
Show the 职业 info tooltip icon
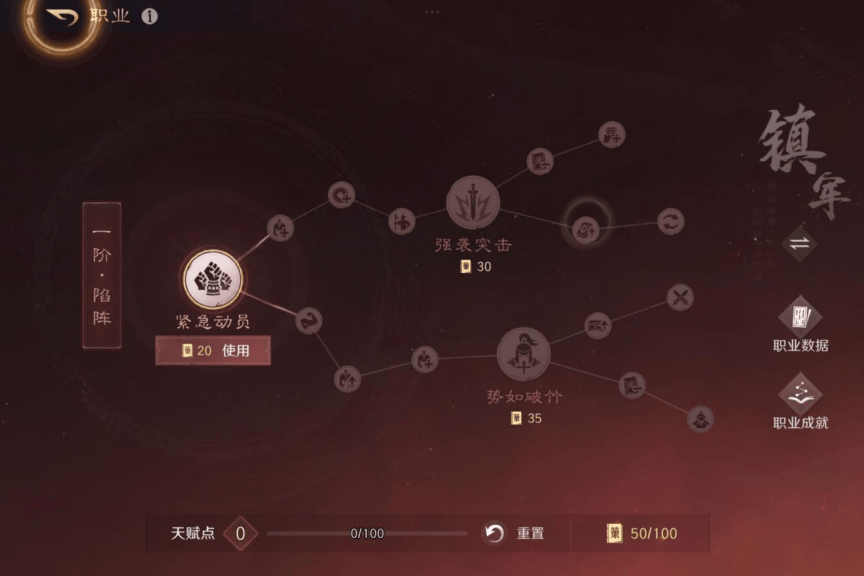(x=149, y=17)
